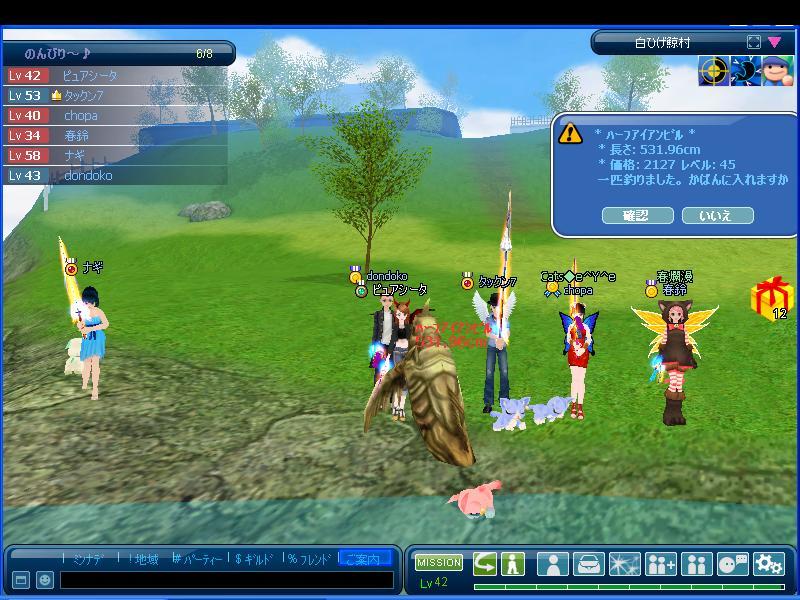Open the gears settings icon

pos(768,563)
